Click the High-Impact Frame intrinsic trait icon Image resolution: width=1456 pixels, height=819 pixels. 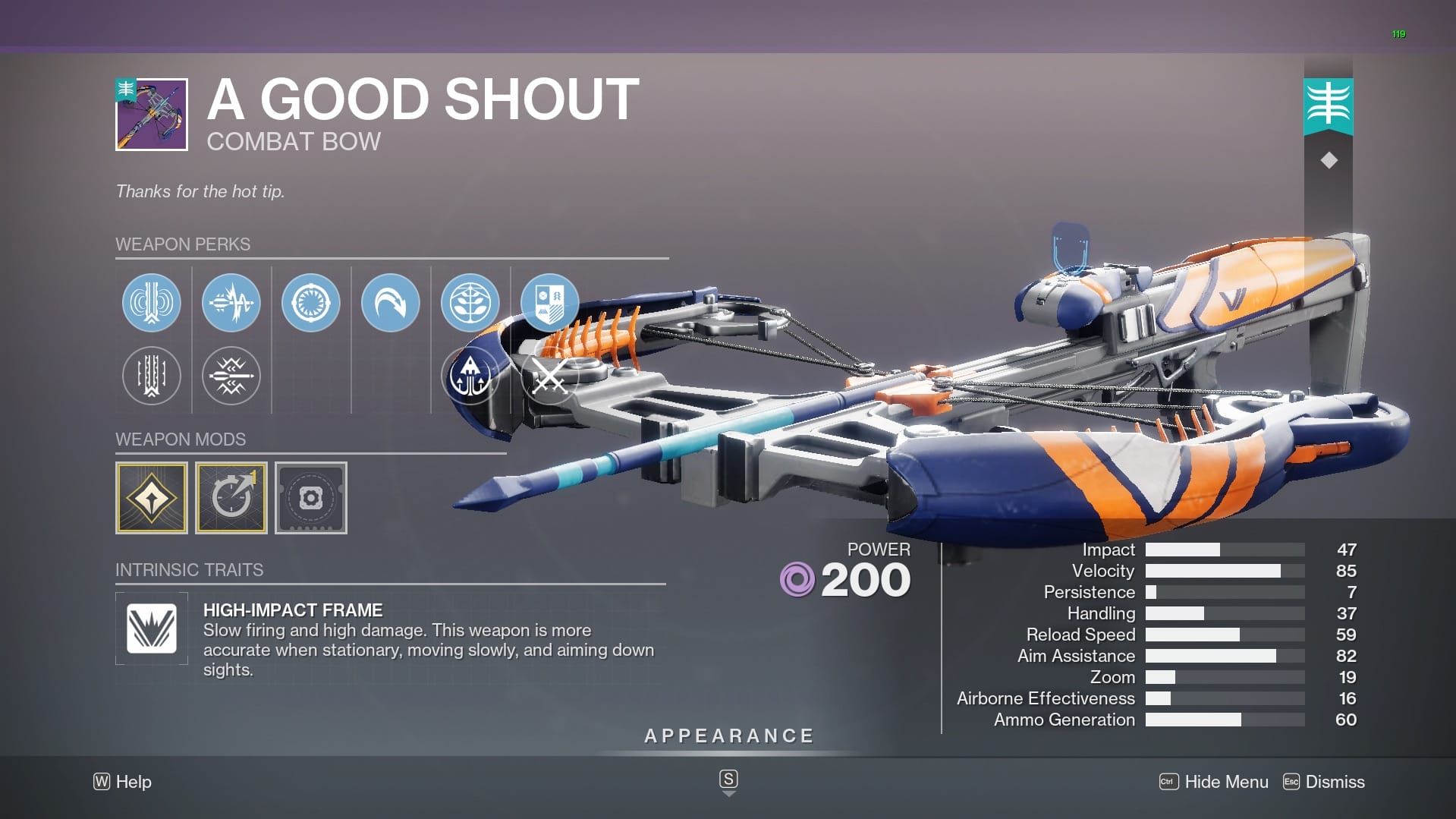(x=151, y=628)
